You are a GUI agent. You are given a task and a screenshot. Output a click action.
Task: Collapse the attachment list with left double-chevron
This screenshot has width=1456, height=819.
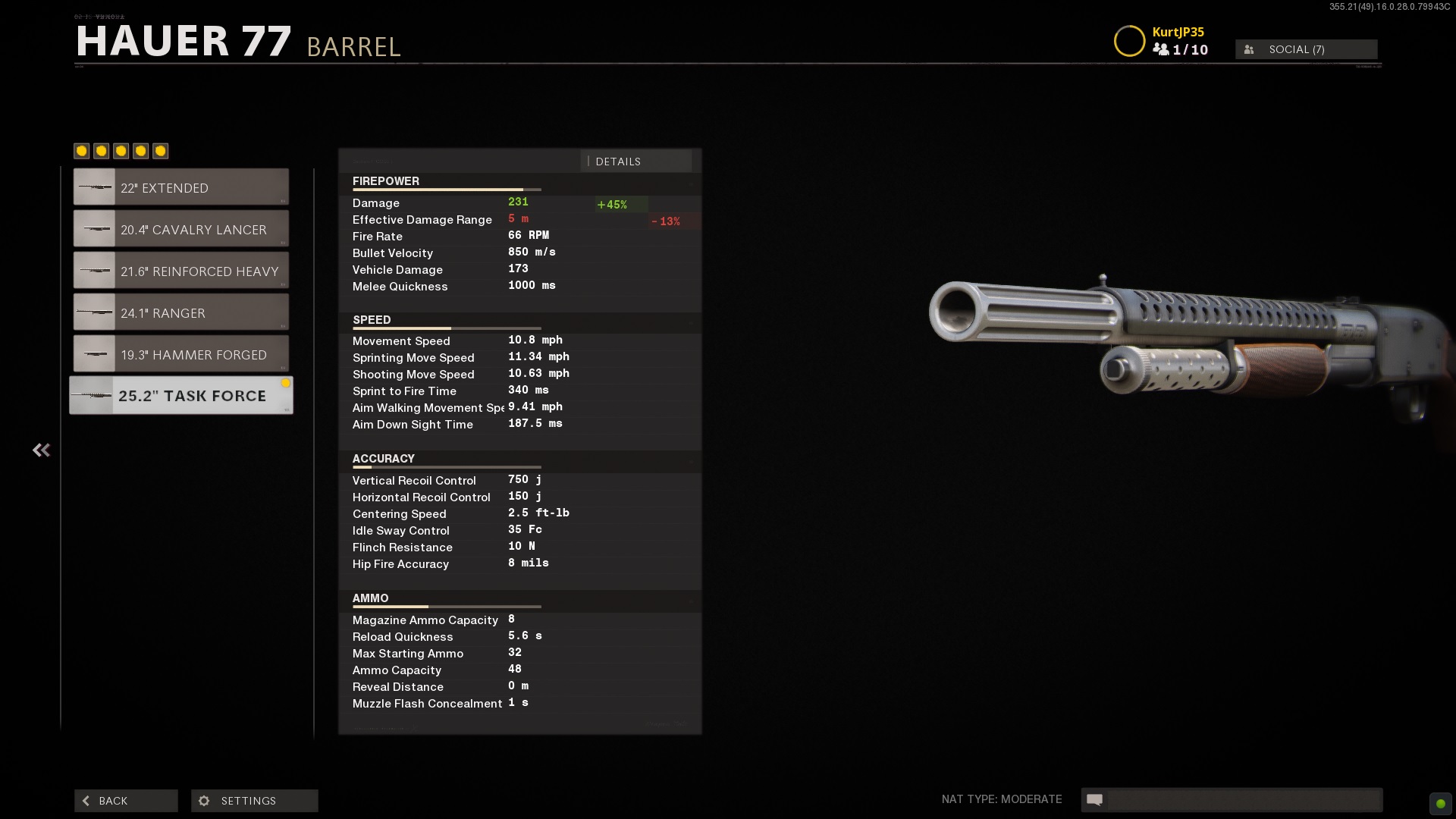41,450
